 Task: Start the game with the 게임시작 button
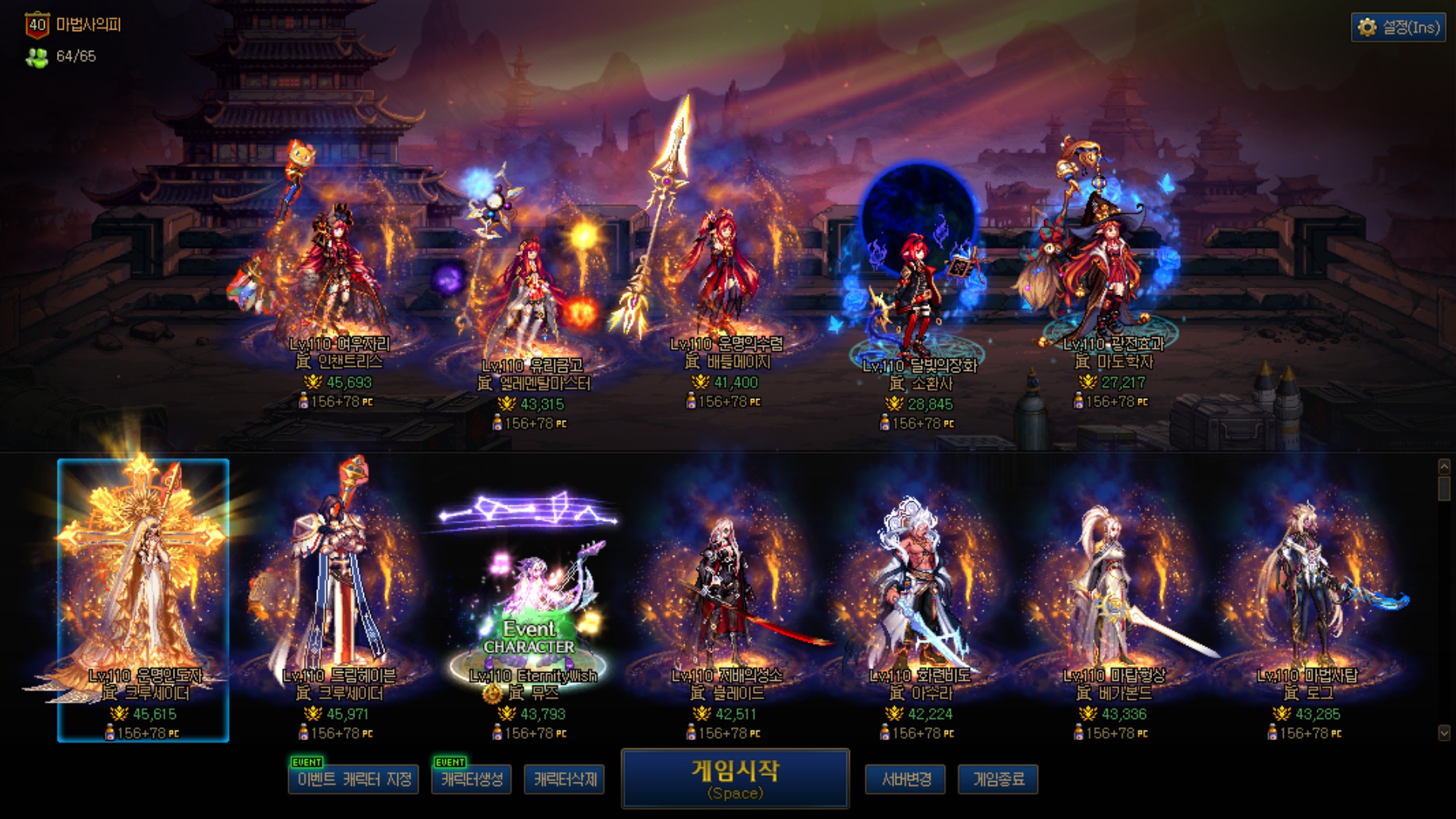point(735,778)
